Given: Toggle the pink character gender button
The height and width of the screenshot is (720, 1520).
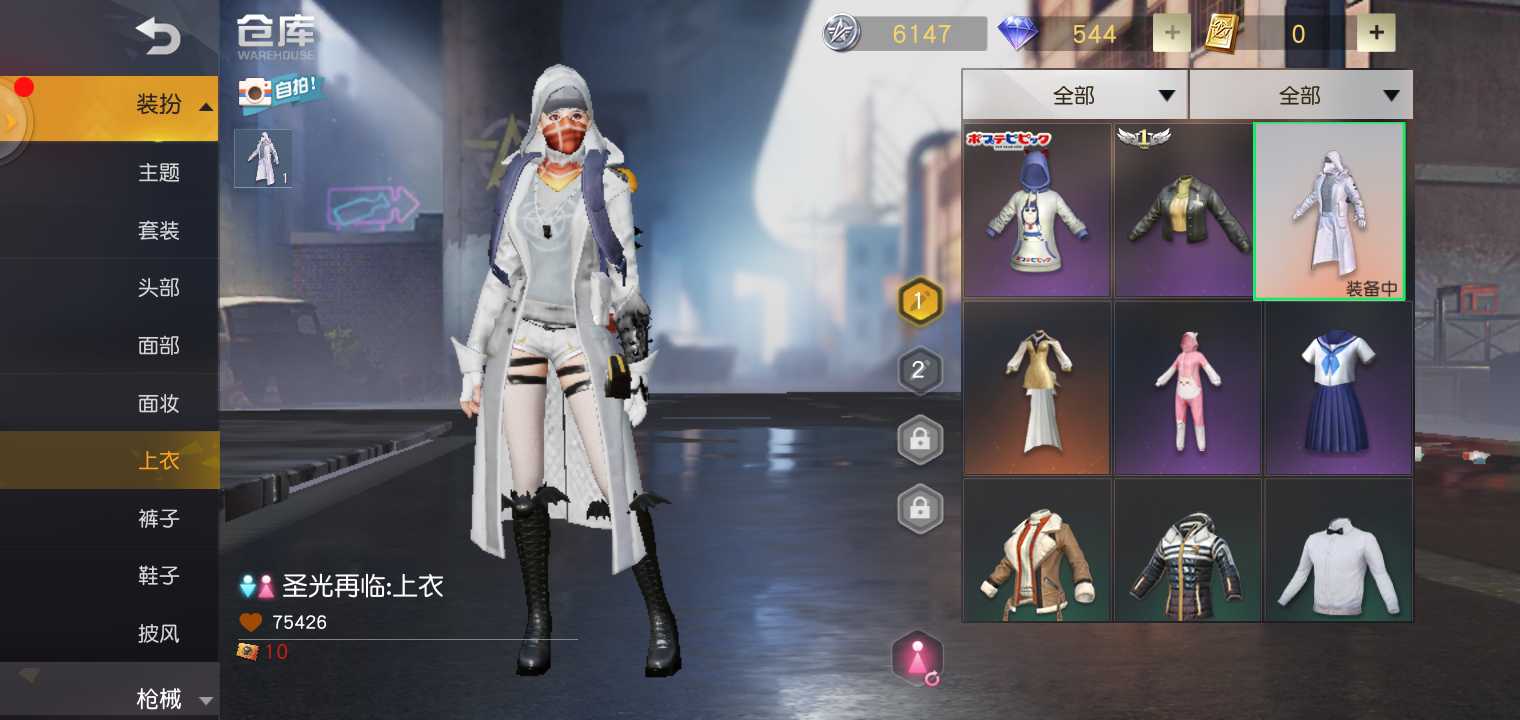Looking at the screenshot, I should pyautogui.click(x=917, y=659).
